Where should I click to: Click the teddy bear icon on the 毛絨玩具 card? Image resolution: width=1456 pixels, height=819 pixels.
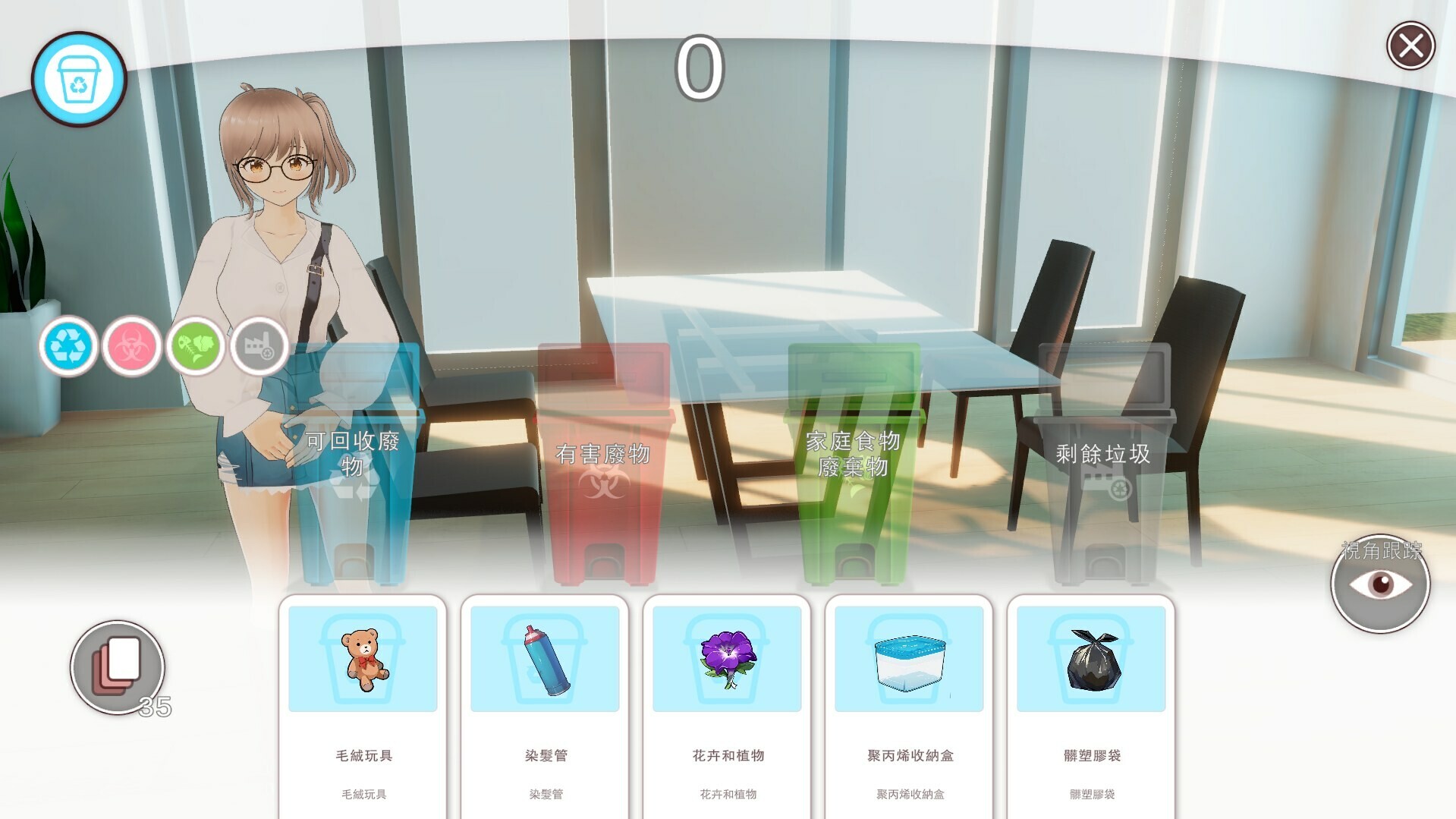[363, 659]
